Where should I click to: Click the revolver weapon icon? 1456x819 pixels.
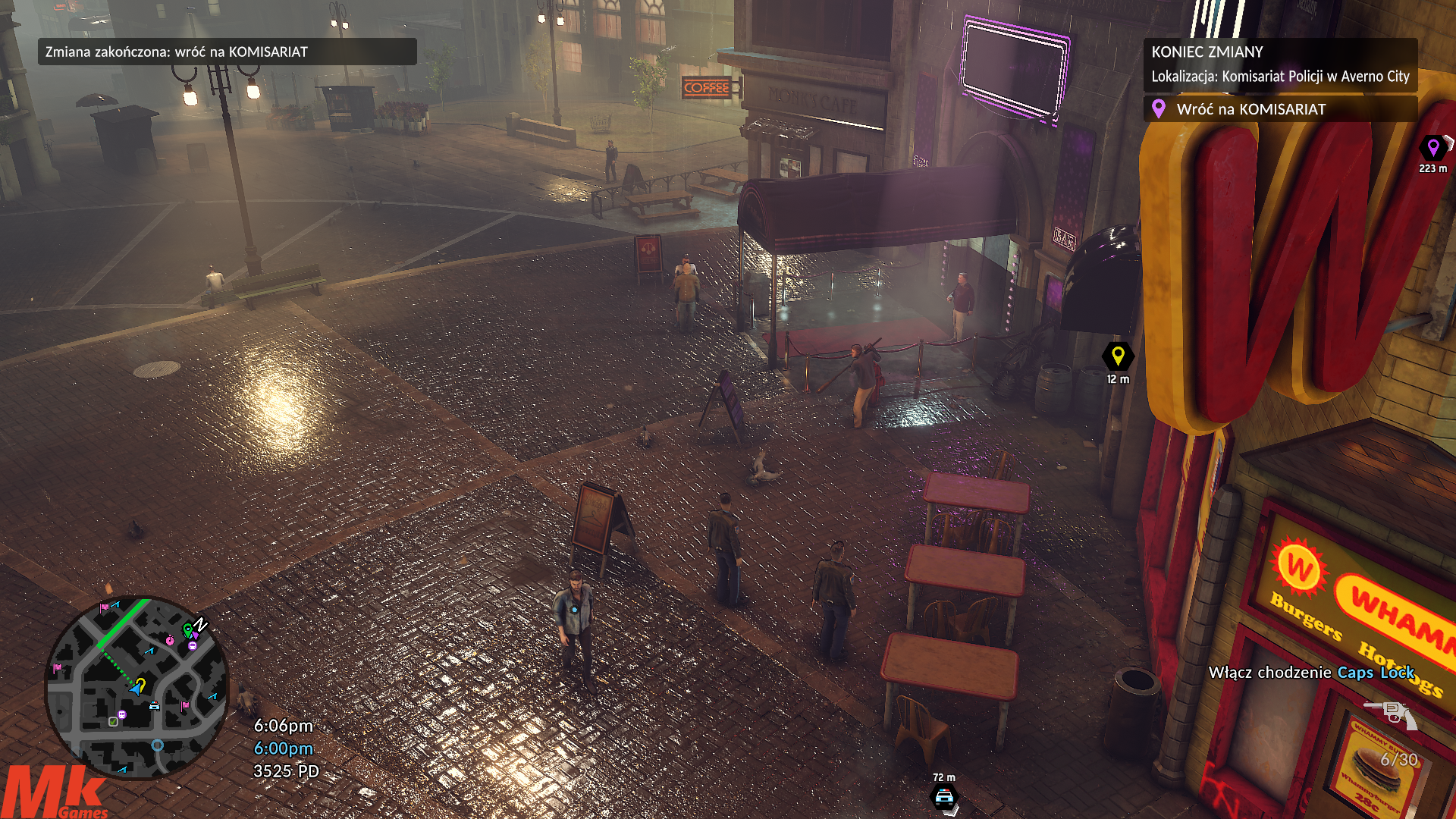pos(1391,714)
